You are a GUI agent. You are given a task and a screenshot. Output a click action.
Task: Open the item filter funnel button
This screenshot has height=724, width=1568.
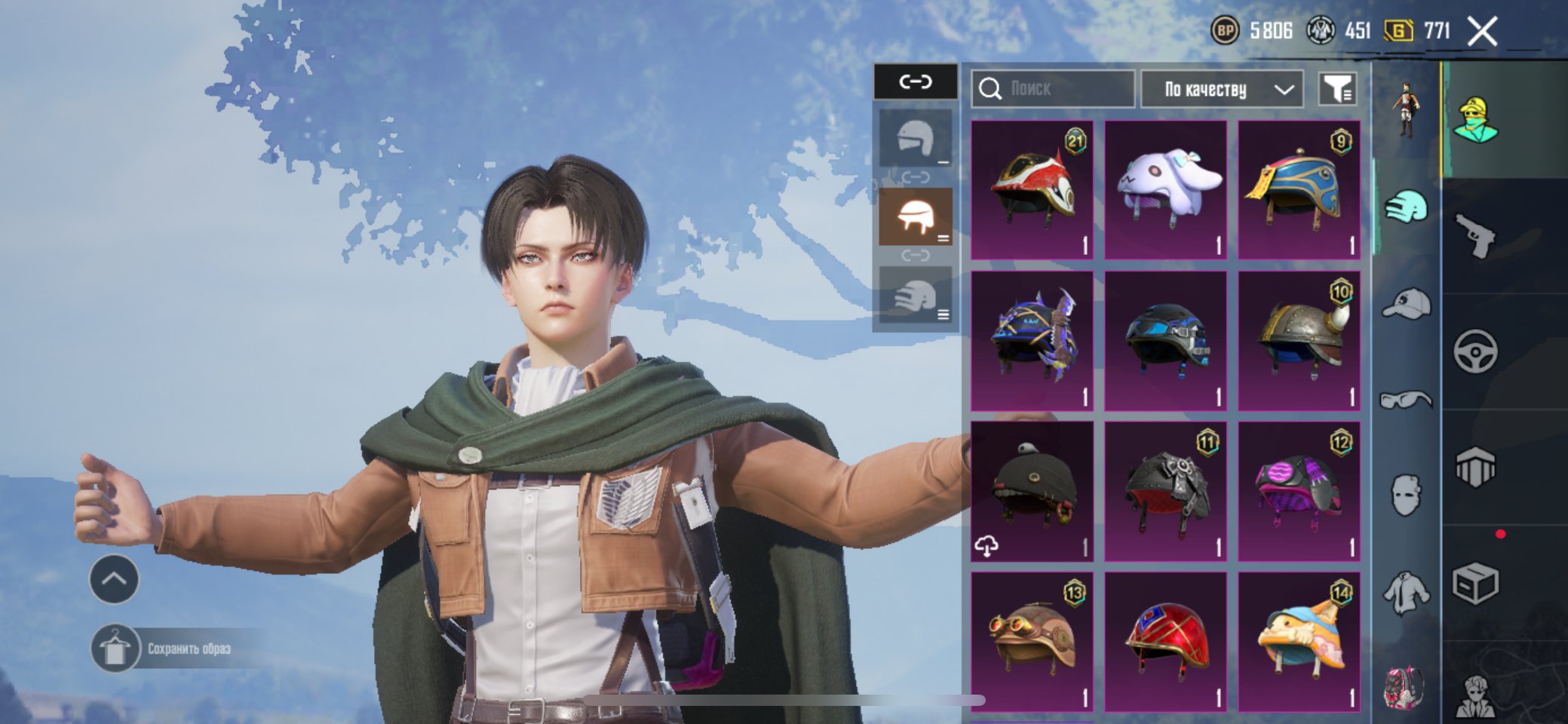1337,89
